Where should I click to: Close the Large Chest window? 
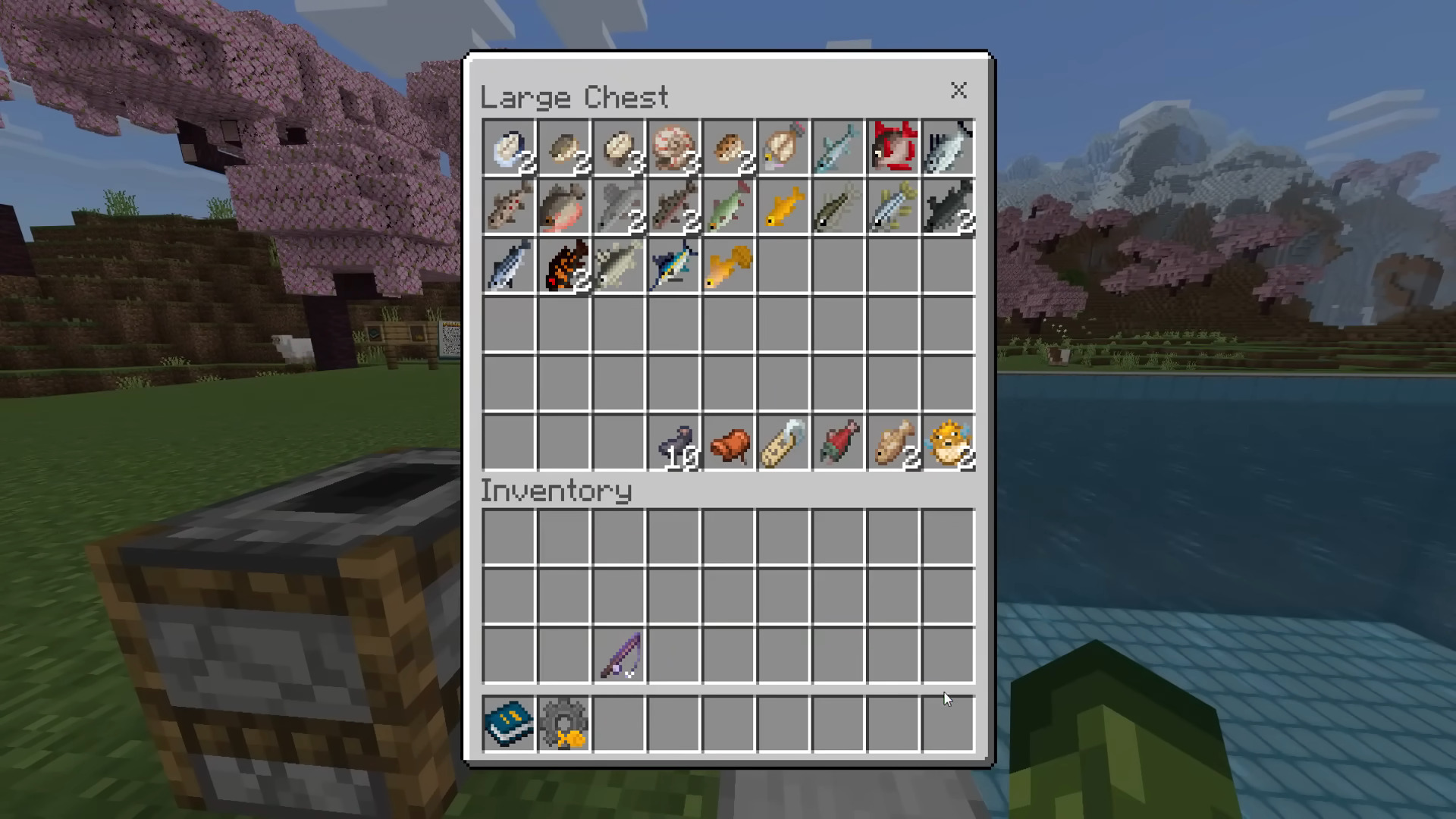tap(959, 90)
